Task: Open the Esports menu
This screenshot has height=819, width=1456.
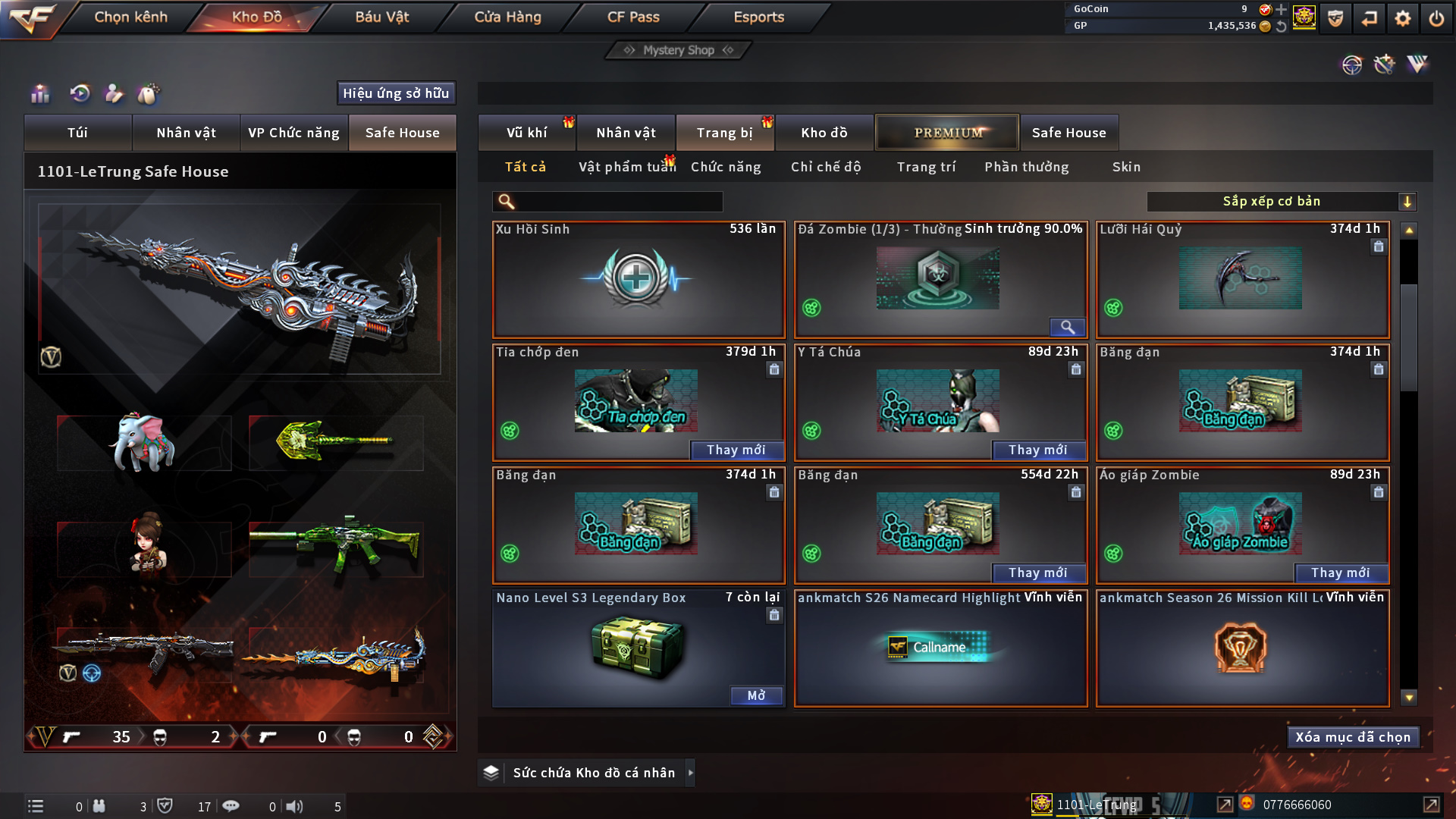Action: coord(758,17)
